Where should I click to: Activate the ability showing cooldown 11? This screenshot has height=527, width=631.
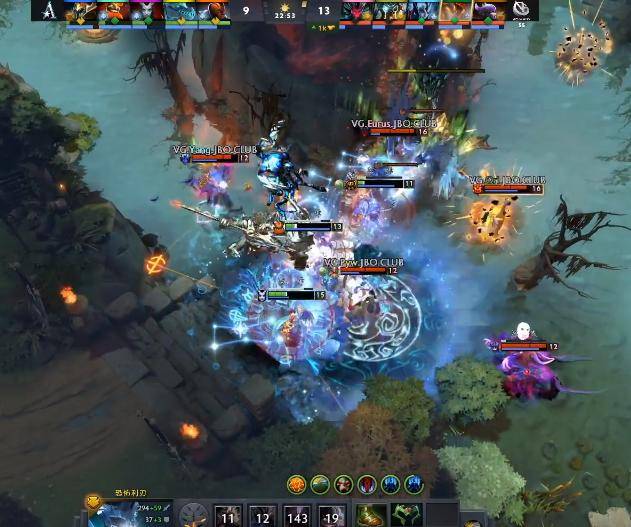(x=229, y=516)
